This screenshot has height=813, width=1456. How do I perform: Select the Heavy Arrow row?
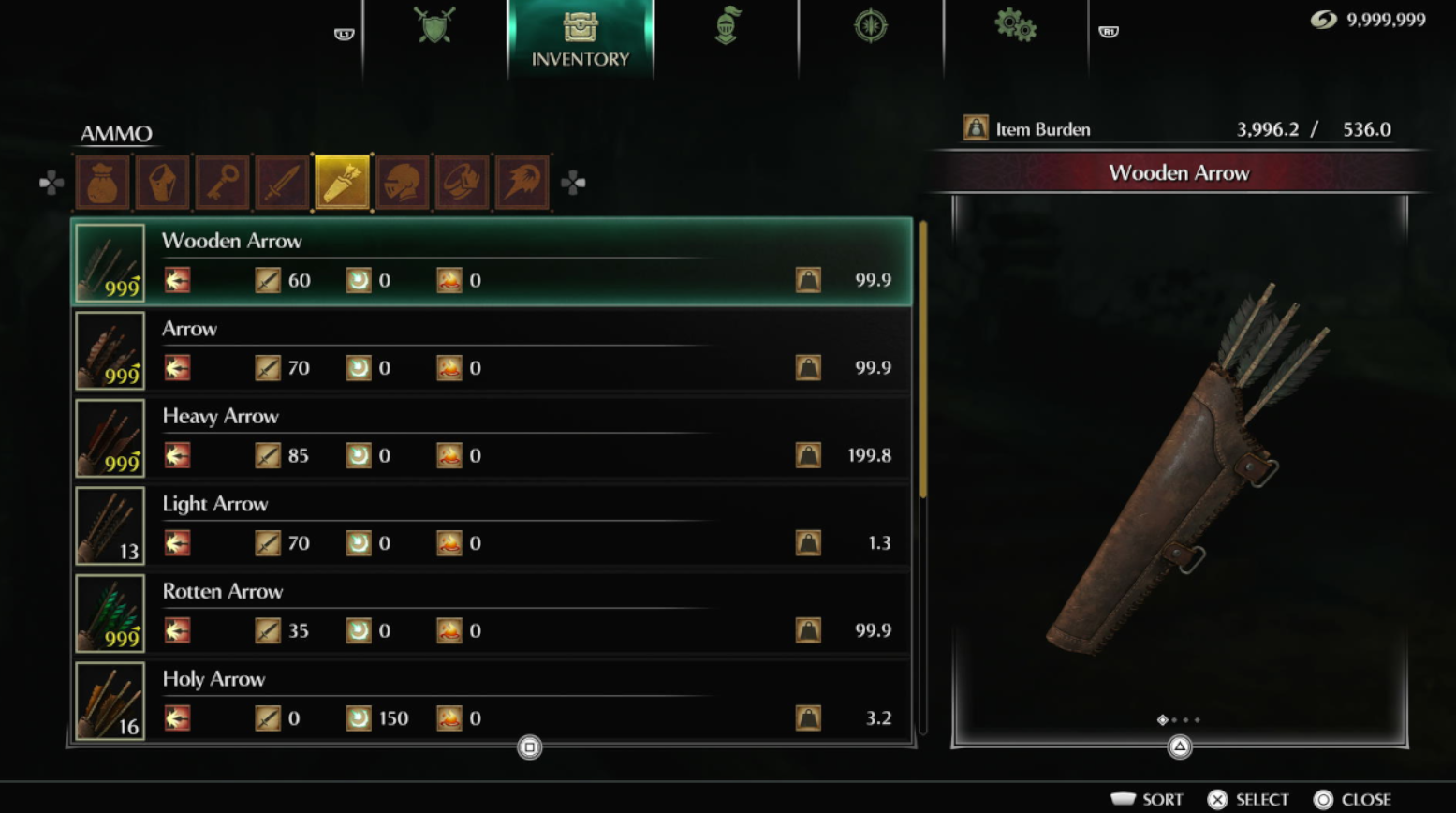(x=492, y=437)
